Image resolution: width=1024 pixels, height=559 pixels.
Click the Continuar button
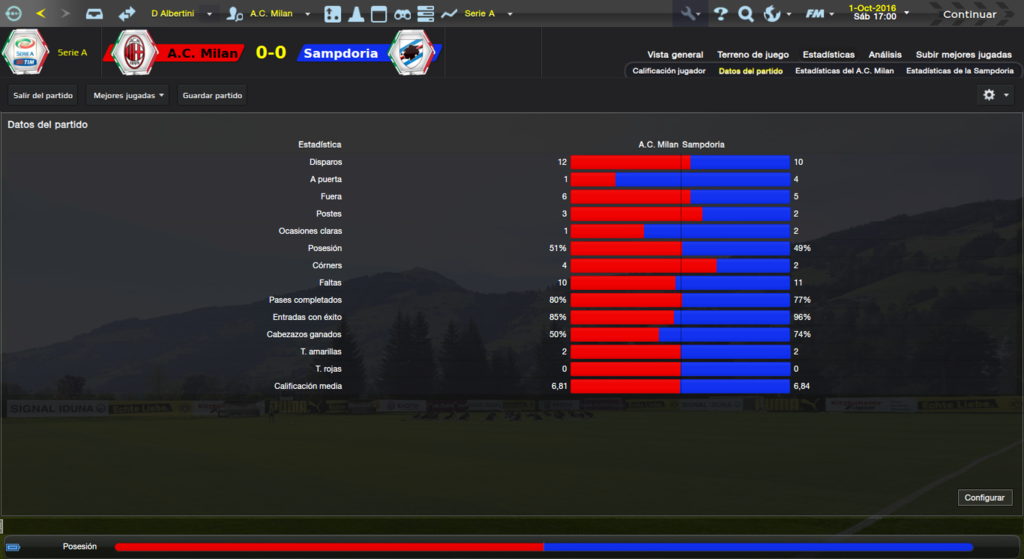(969, 14)
